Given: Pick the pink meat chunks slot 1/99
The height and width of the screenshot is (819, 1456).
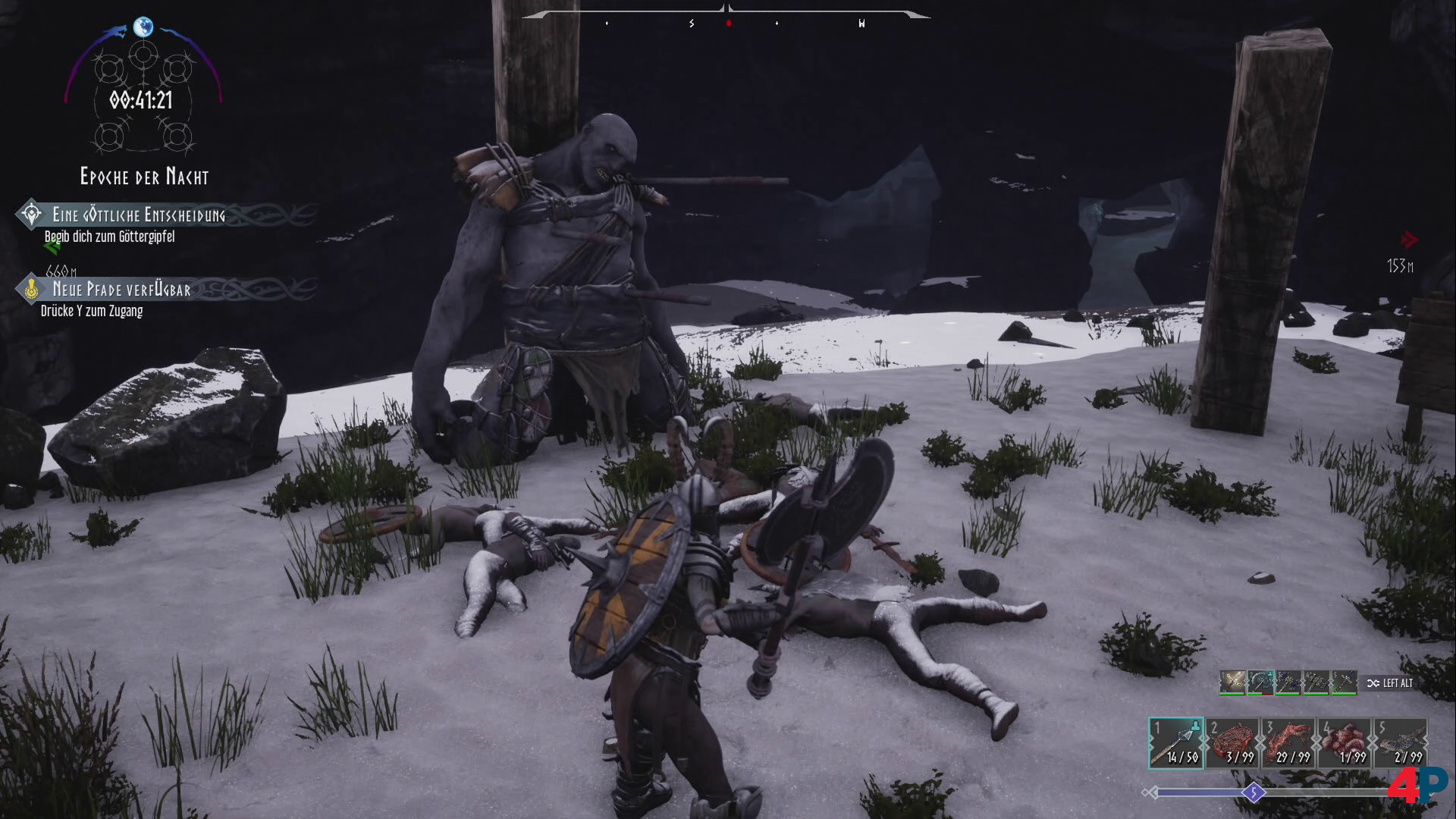Looking at the screenshot, I should tap(1345, 743).
